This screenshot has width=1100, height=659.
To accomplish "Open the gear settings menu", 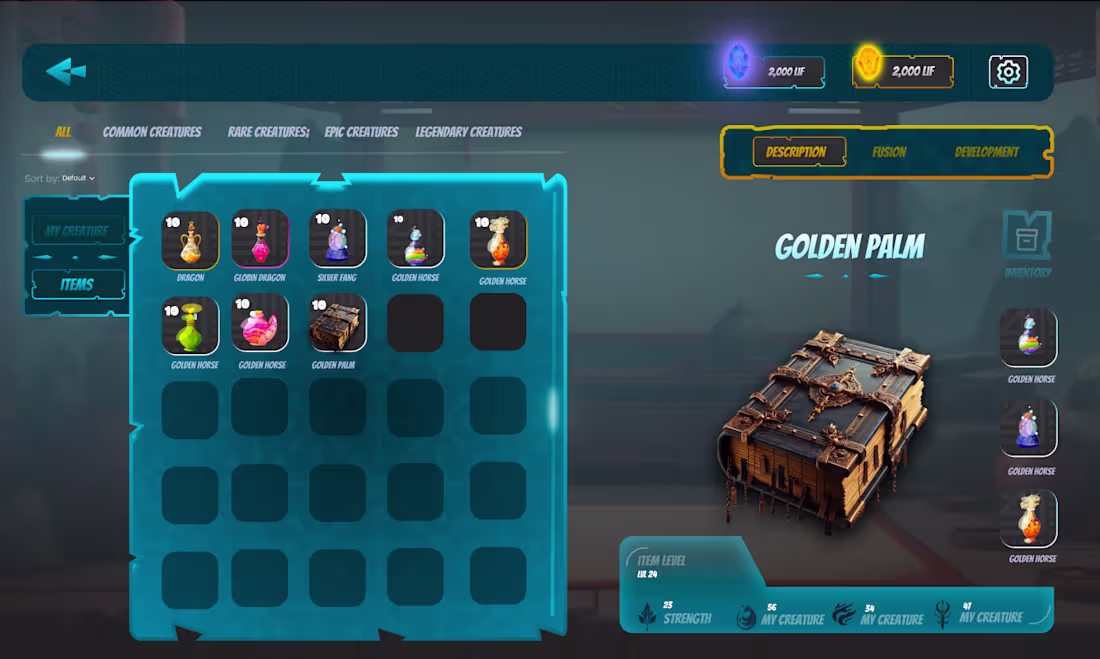I will click(x=1008, y=72).
